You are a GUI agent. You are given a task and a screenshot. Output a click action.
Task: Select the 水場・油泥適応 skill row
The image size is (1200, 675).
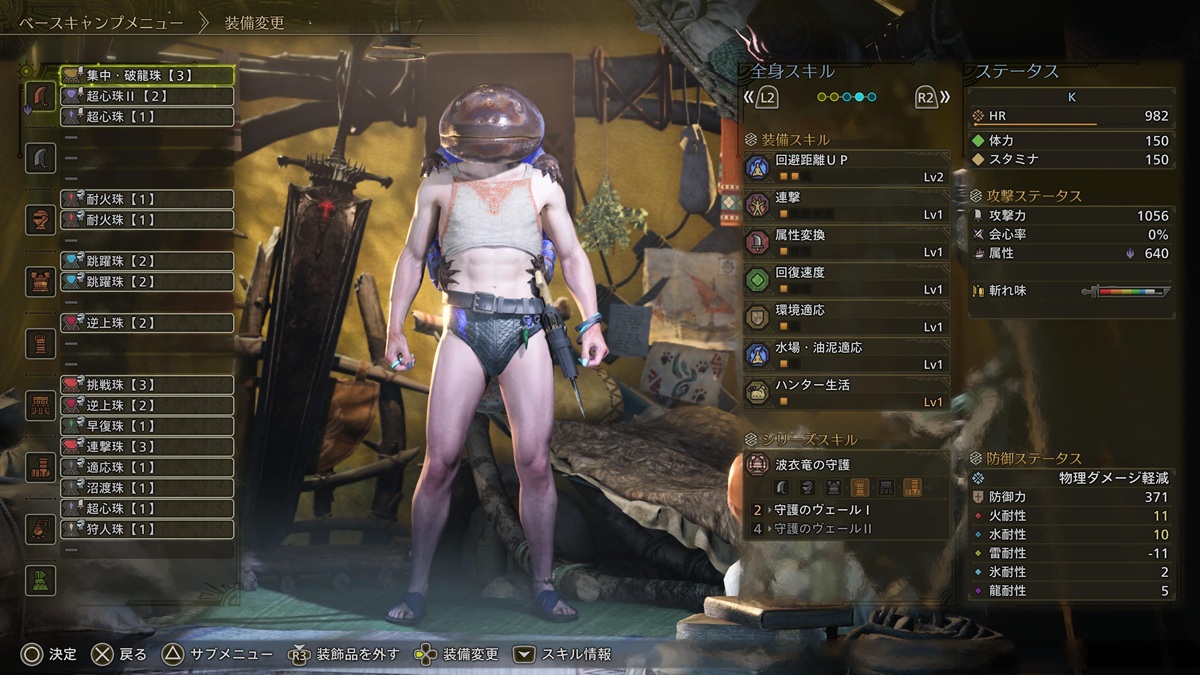(846, 355)
